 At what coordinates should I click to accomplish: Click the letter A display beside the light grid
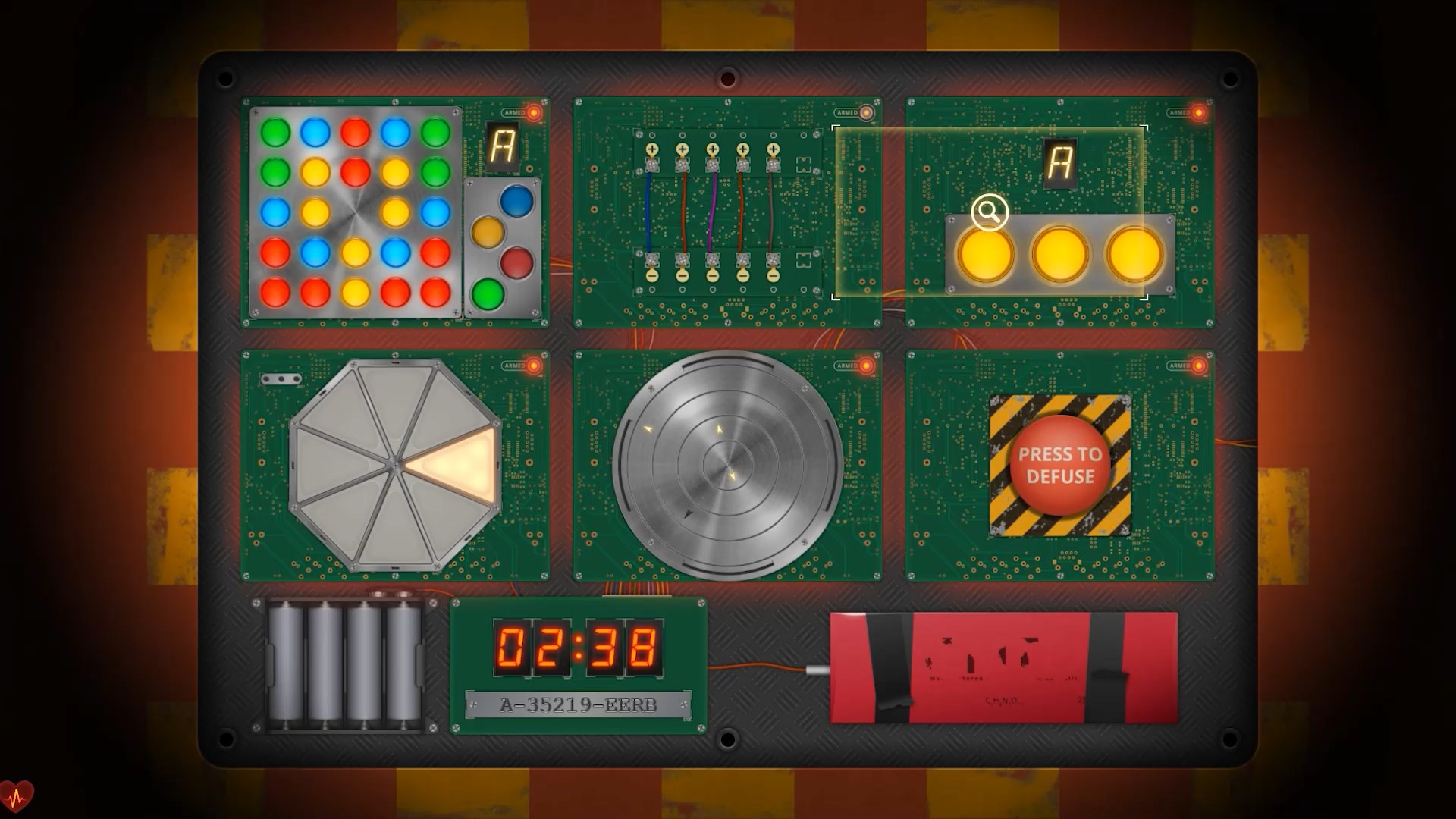501,146
